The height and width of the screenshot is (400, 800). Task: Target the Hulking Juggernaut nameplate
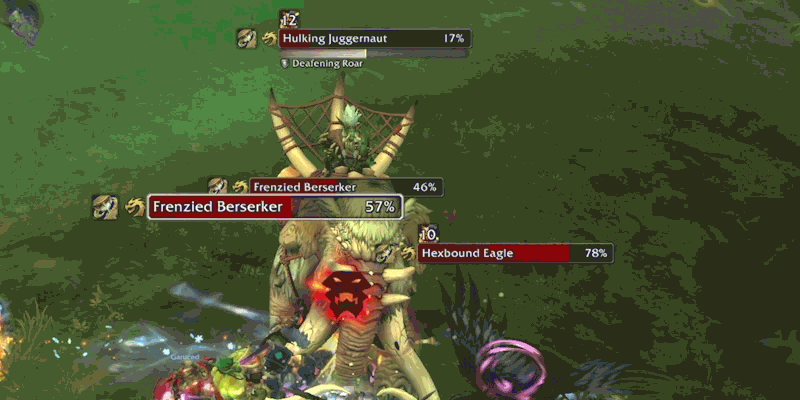[374, 39]
